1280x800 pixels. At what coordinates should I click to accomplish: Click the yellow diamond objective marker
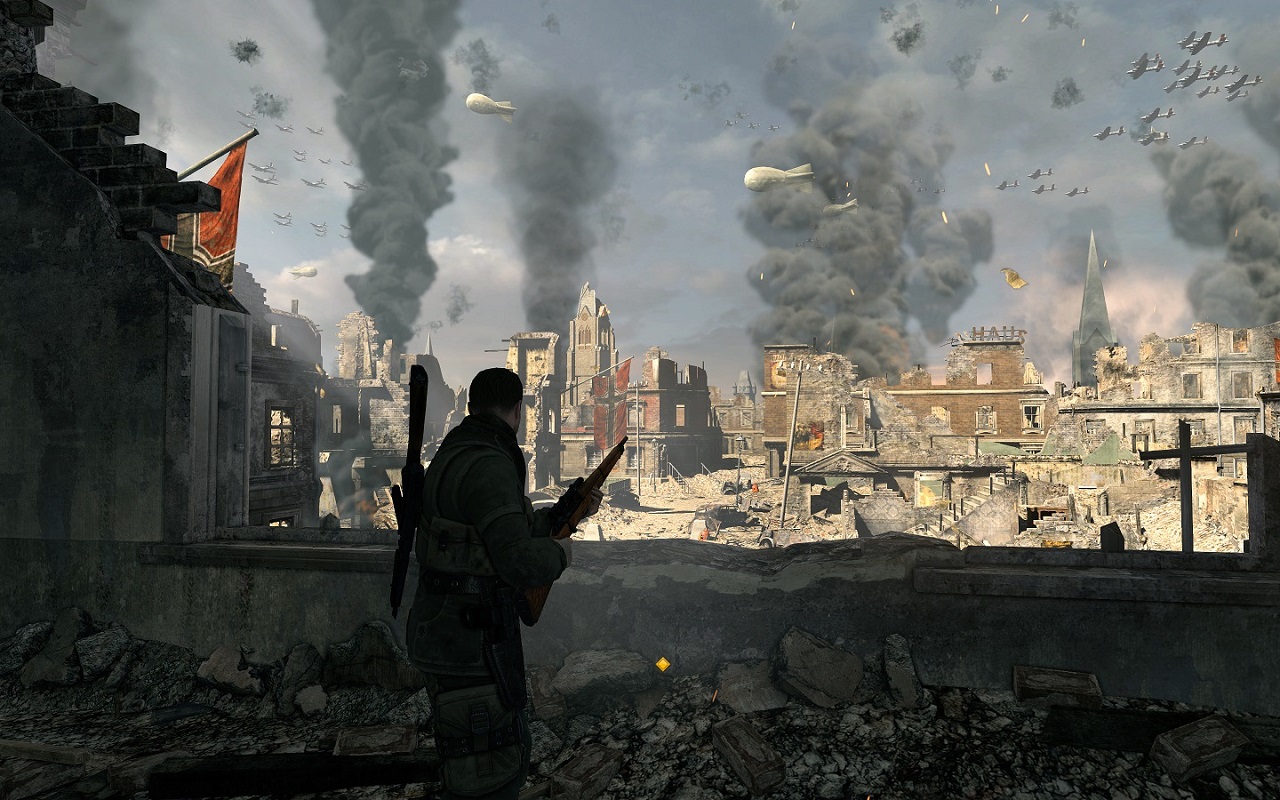[662, 663]
